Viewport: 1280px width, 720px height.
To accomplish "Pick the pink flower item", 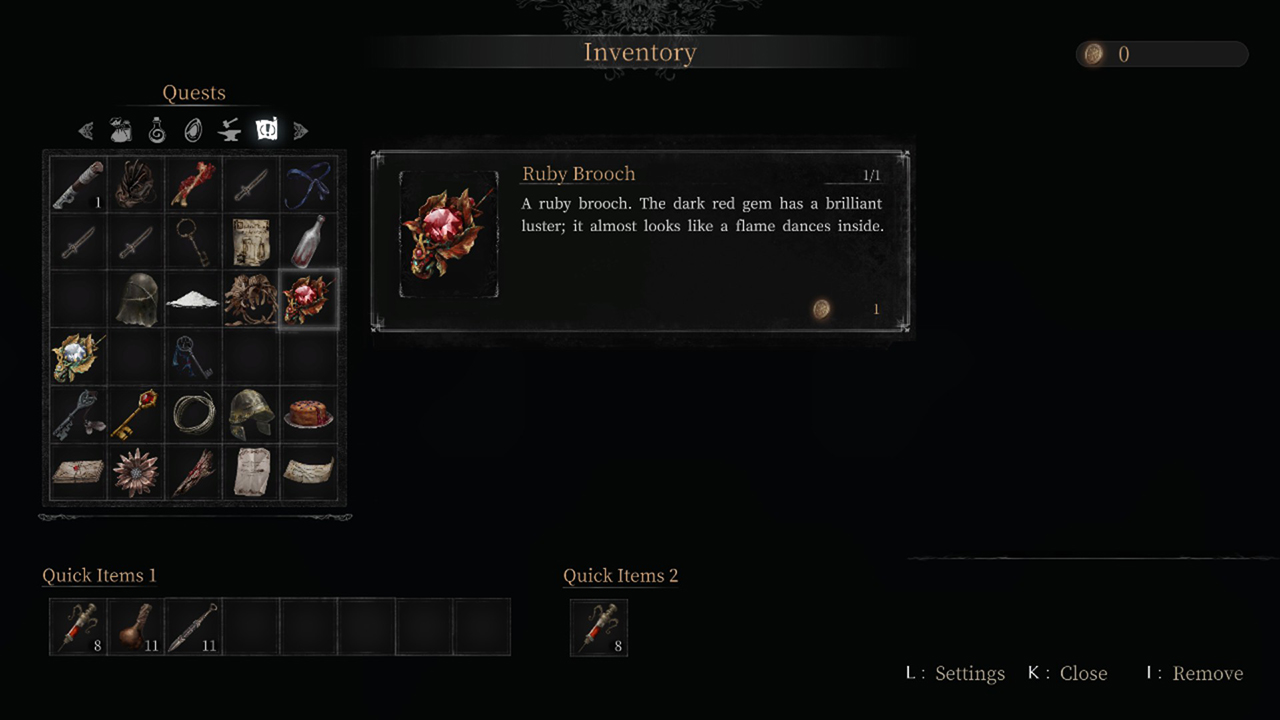I will (x=135, y=472).
